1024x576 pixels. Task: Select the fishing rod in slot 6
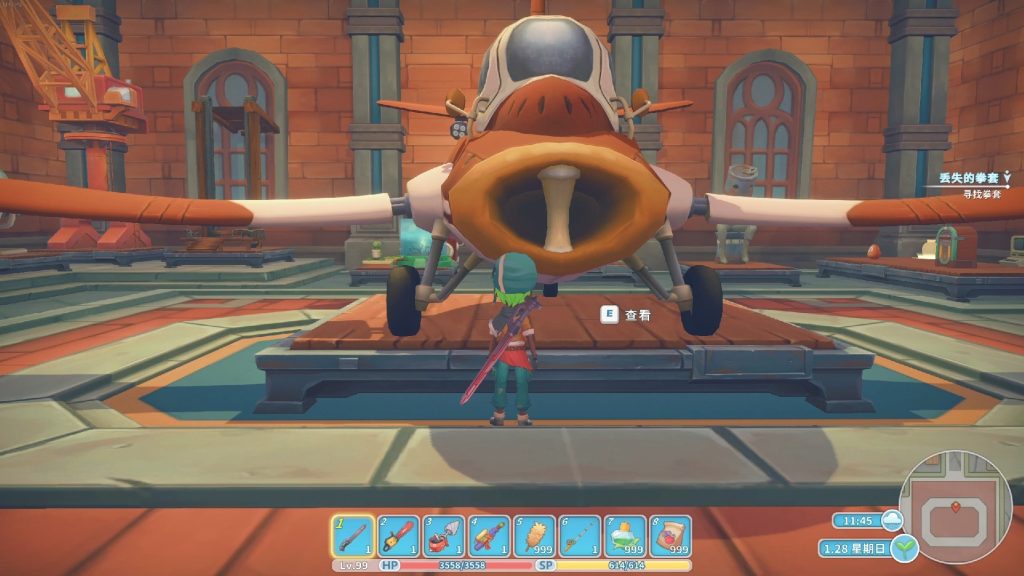[x=580, y=536]
